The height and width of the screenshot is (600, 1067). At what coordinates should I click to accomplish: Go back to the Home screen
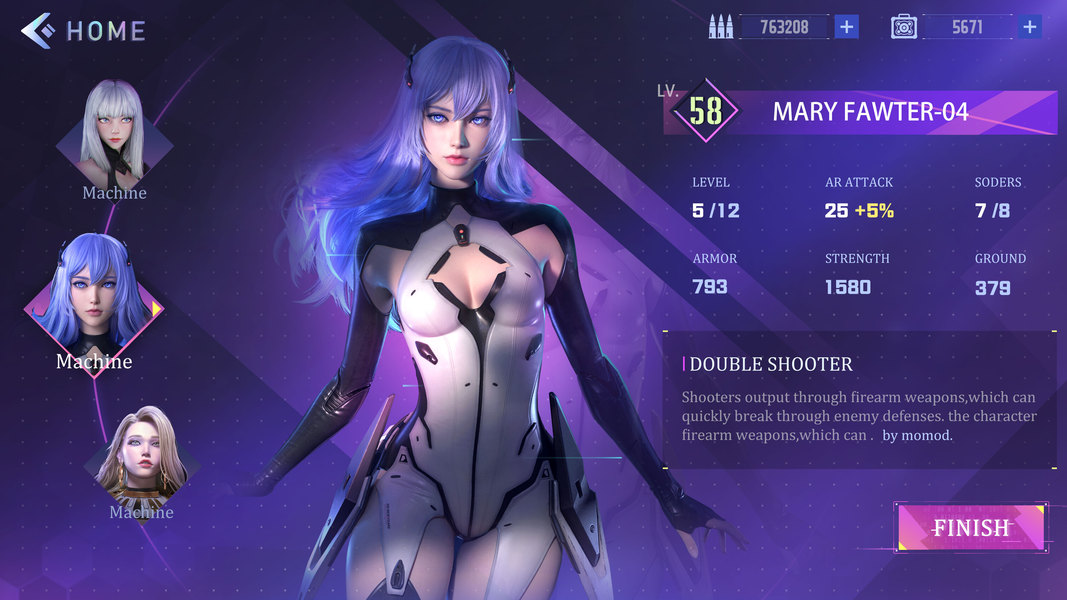click(x=84, y=31)
